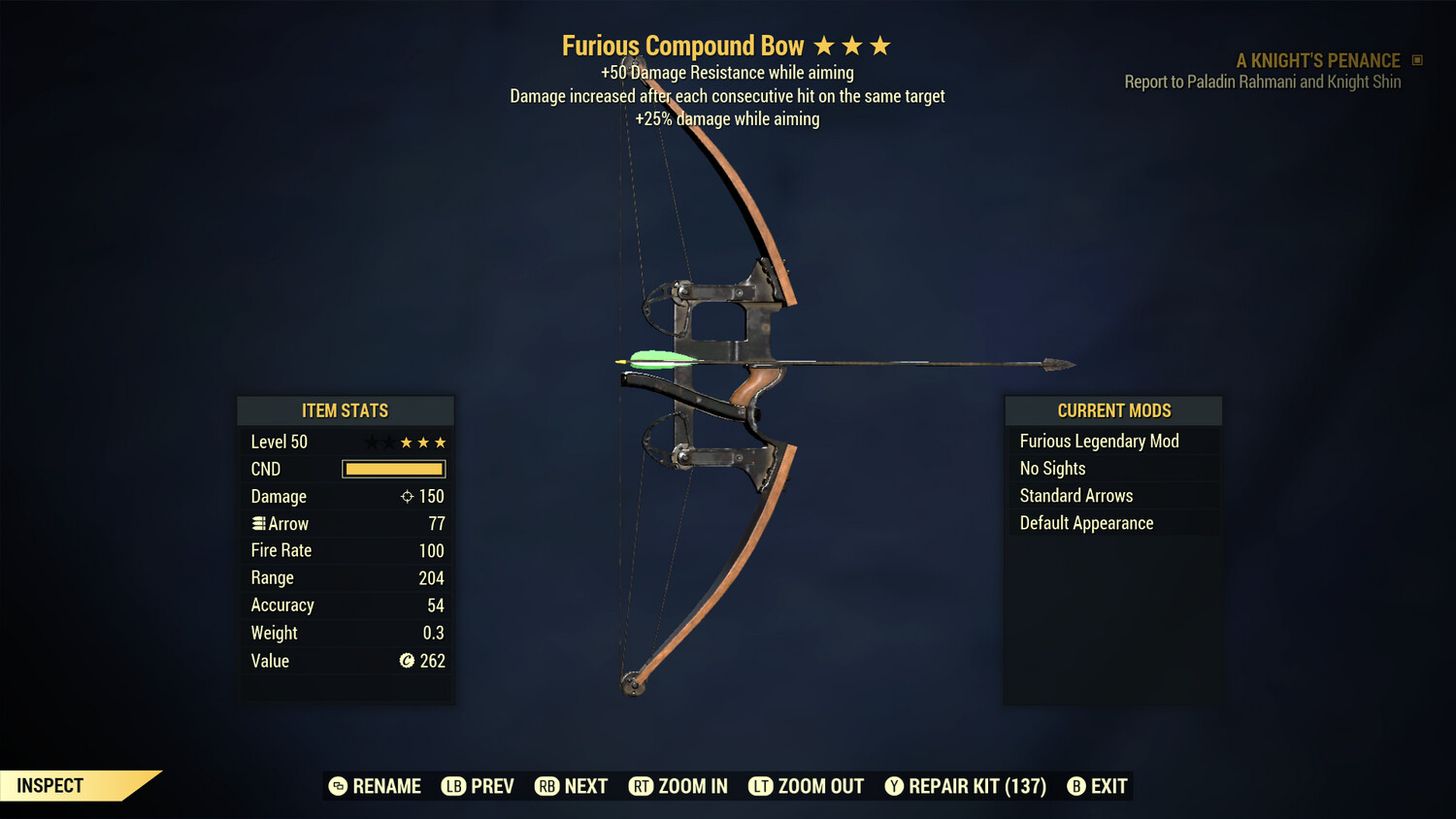Switch to the INSPECT tab
Viewport: 1456px width, 819px height.
[x=50, y=785]
